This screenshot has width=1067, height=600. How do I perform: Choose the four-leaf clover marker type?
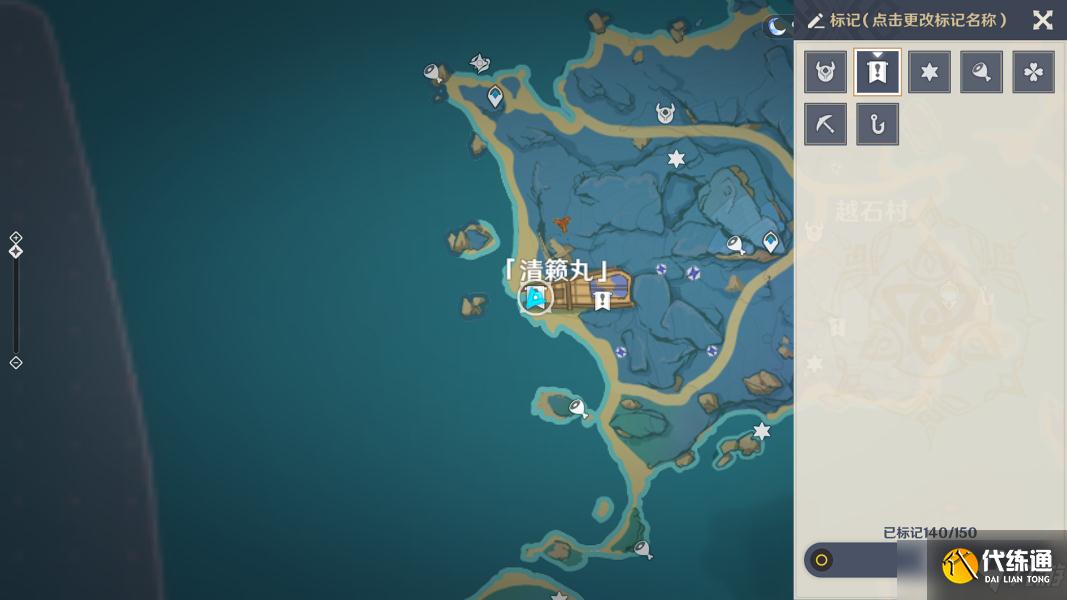pyautogui.click(x=1034, y=72)
